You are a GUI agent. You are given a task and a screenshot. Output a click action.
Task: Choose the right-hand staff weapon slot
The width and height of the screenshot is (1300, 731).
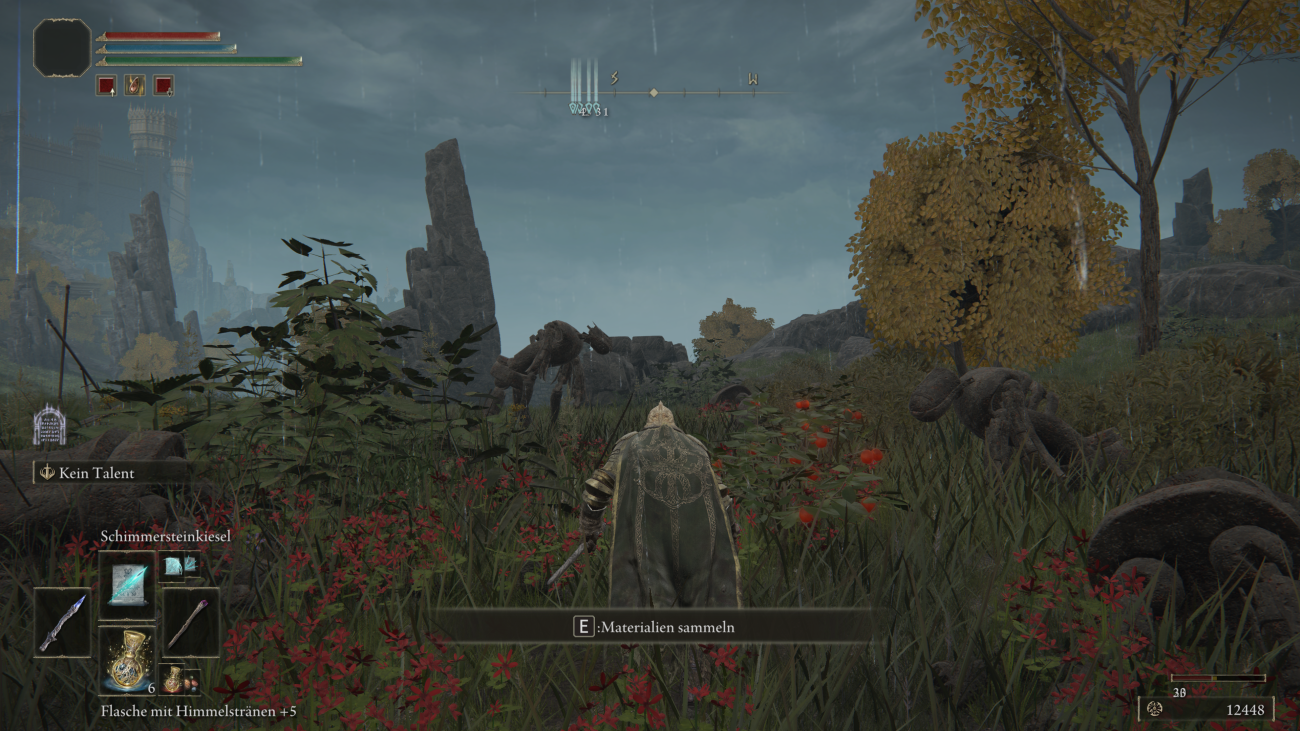(190, 622)
